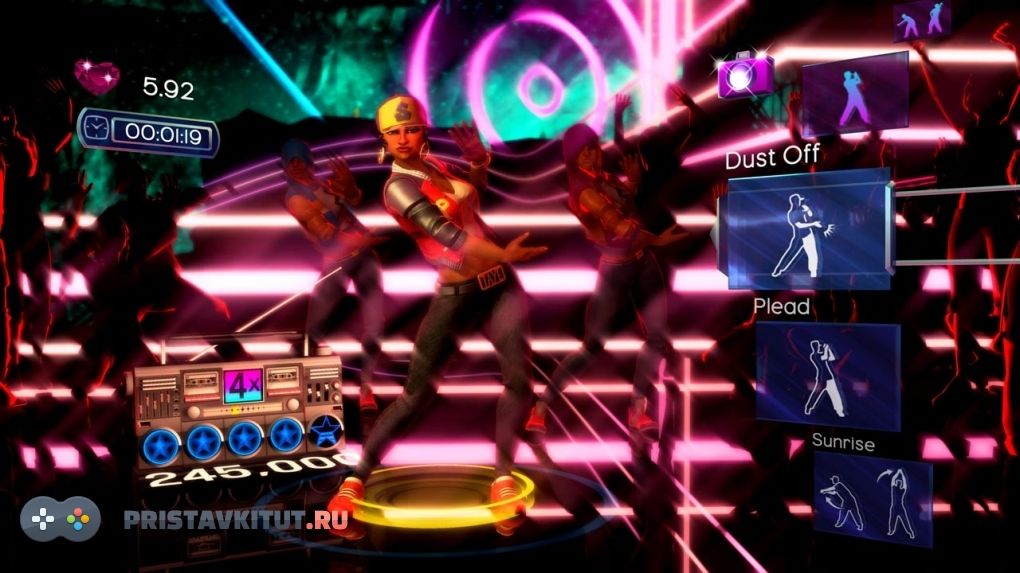
Task: Open the purple dancer preview beside the camera
Action: (855, 95)
